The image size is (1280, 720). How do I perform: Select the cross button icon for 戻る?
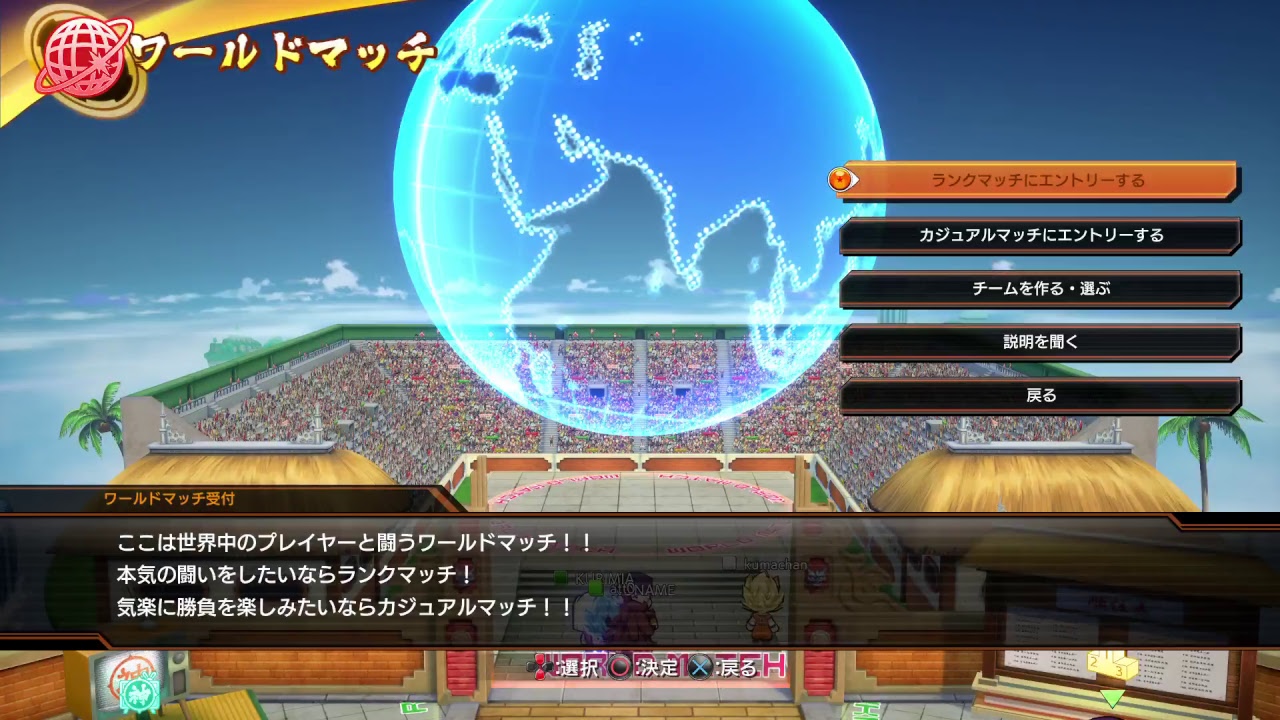pyautogui.click(x=703, y=669)
